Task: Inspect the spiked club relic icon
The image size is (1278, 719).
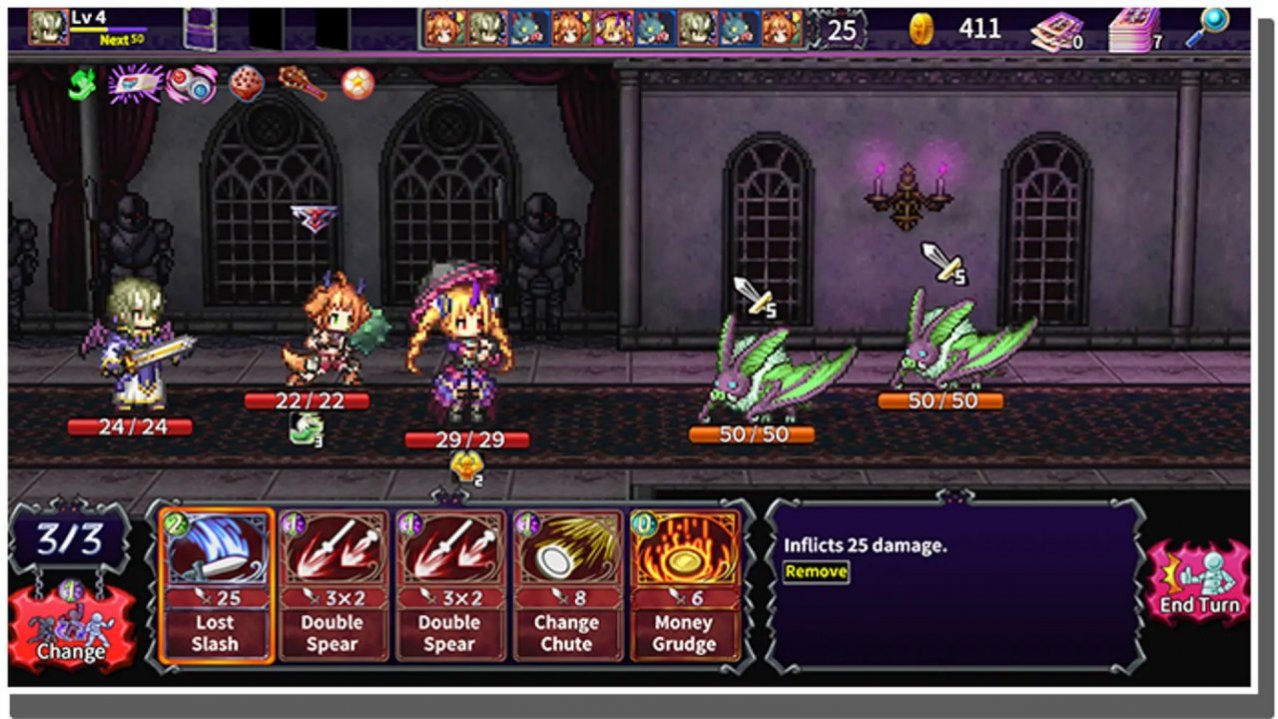Action: coord(301,84)
